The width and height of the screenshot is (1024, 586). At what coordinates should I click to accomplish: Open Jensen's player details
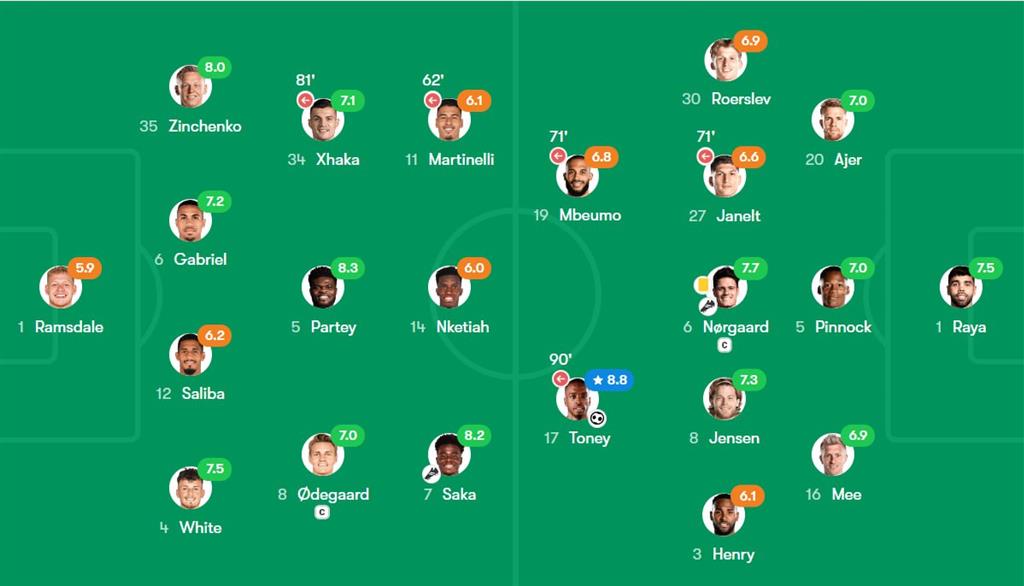tap(724, 399)
